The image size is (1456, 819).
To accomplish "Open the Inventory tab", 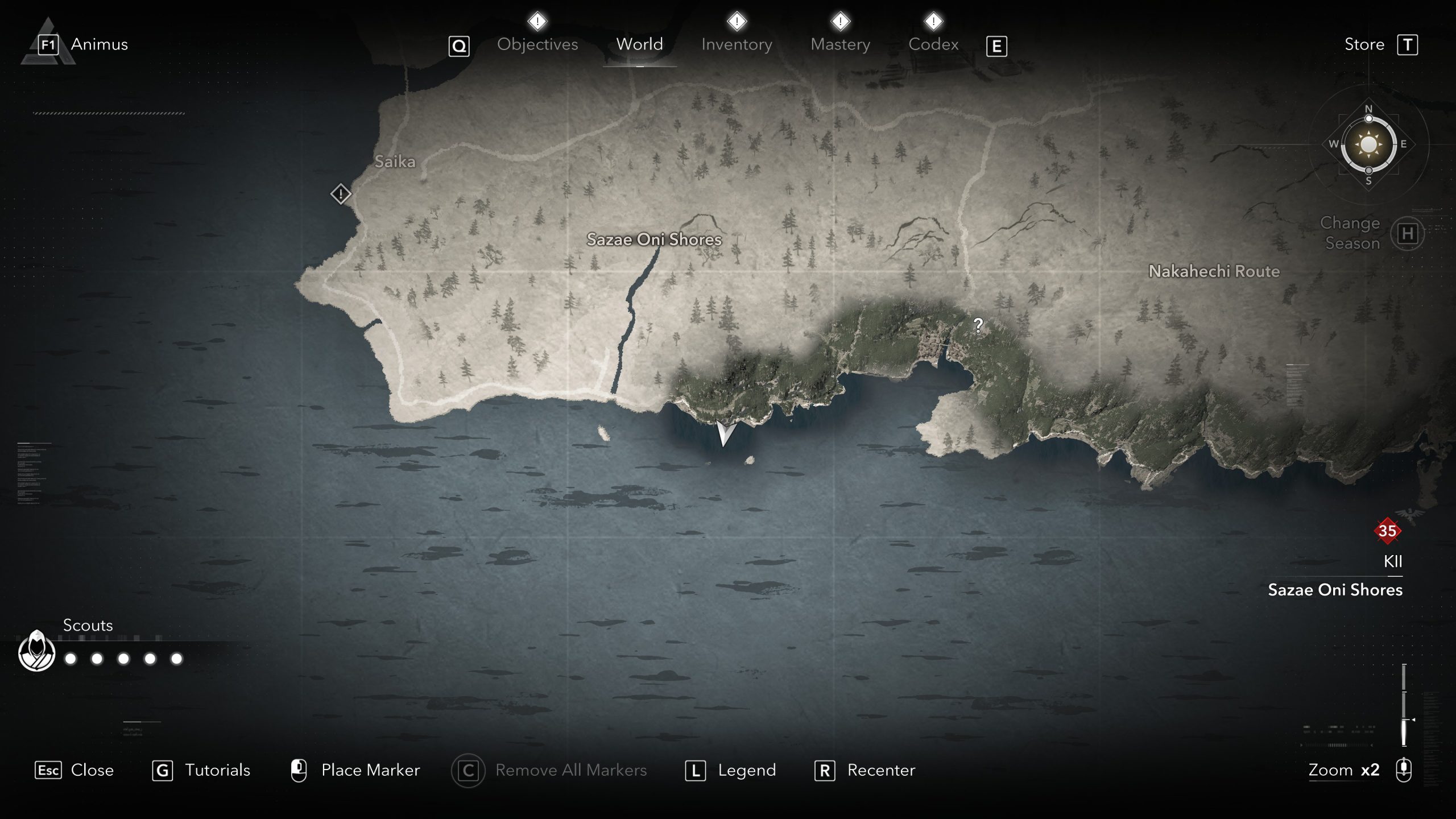I will tap(737, 44).
